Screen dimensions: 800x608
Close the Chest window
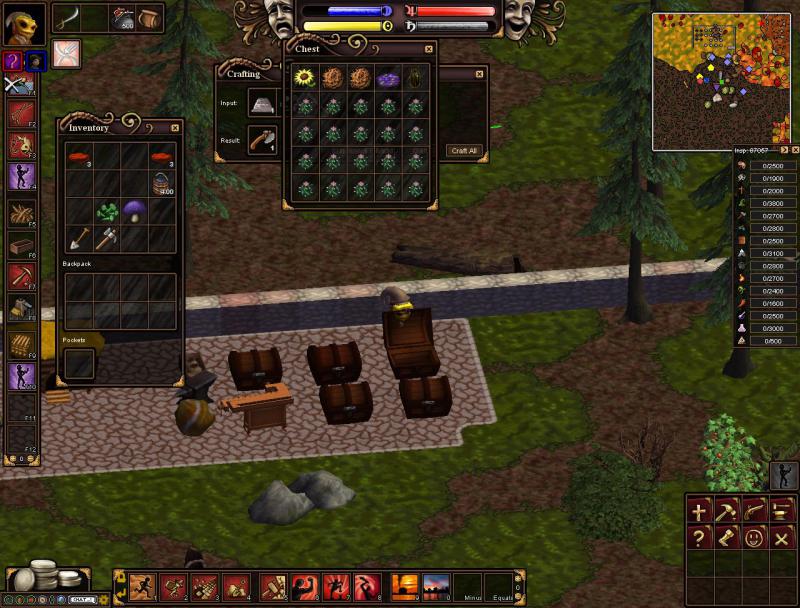click(429, 48)
